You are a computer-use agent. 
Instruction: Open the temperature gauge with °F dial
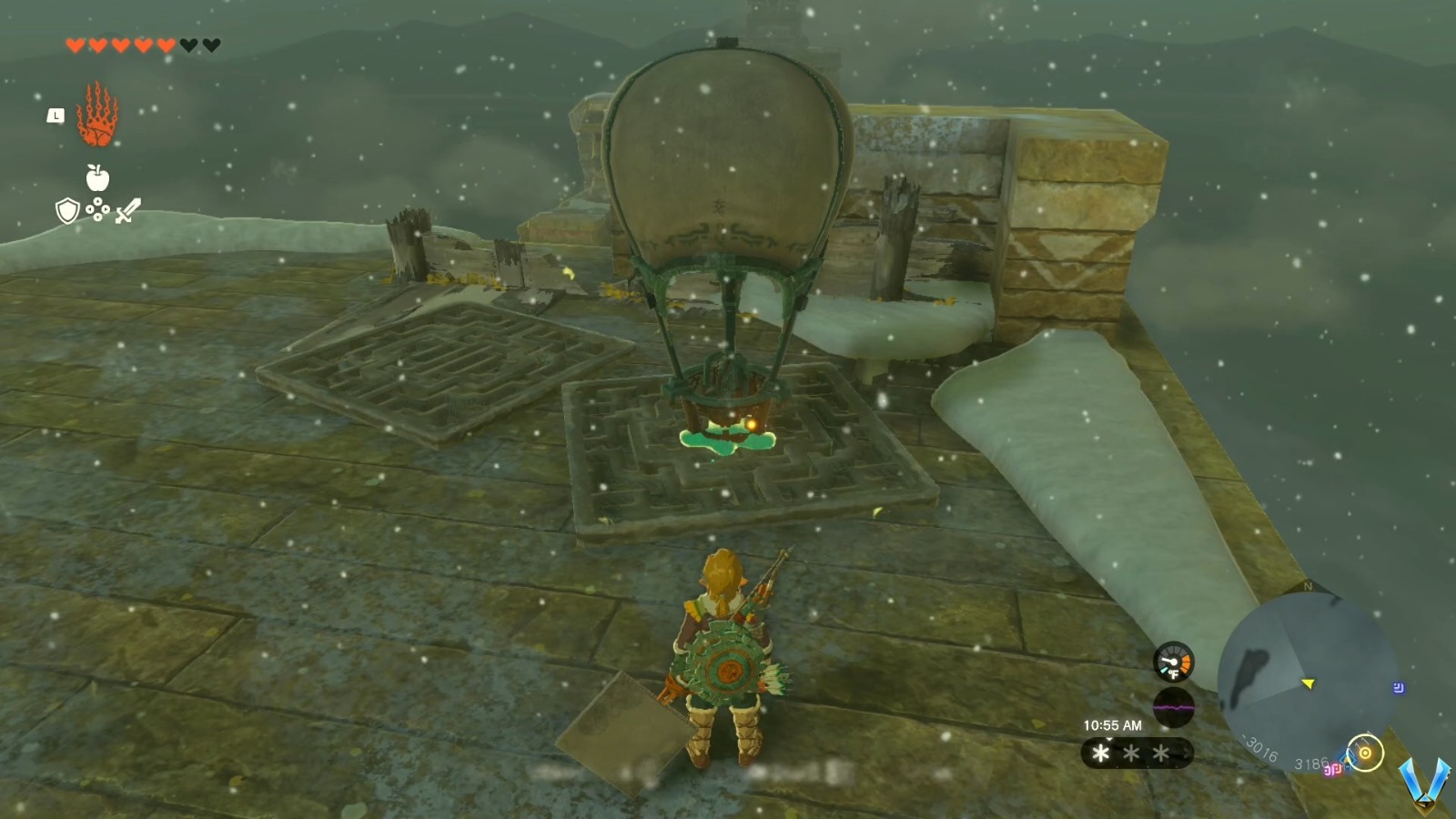coord(1173,663)
